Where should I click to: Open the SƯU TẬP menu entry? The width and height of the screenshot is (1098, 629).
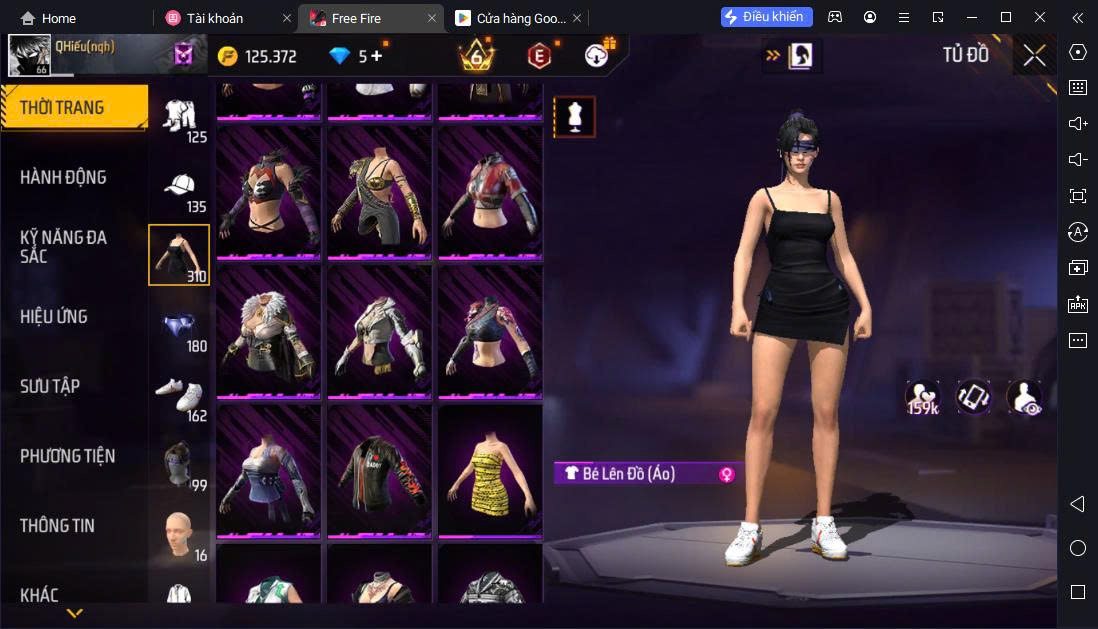tap(50, 386)
